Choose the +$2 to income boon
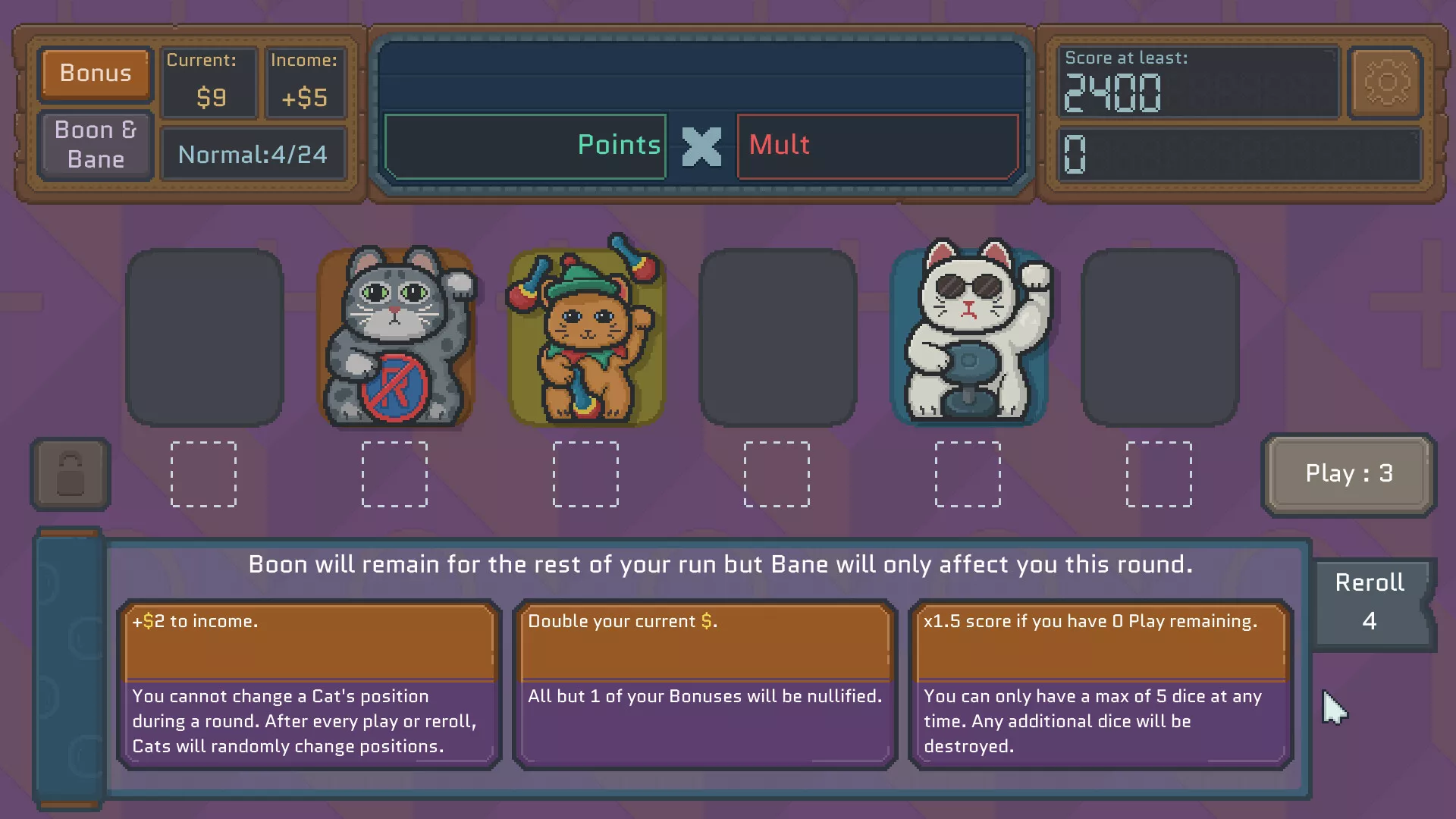1456x819 pixels. 309,684
